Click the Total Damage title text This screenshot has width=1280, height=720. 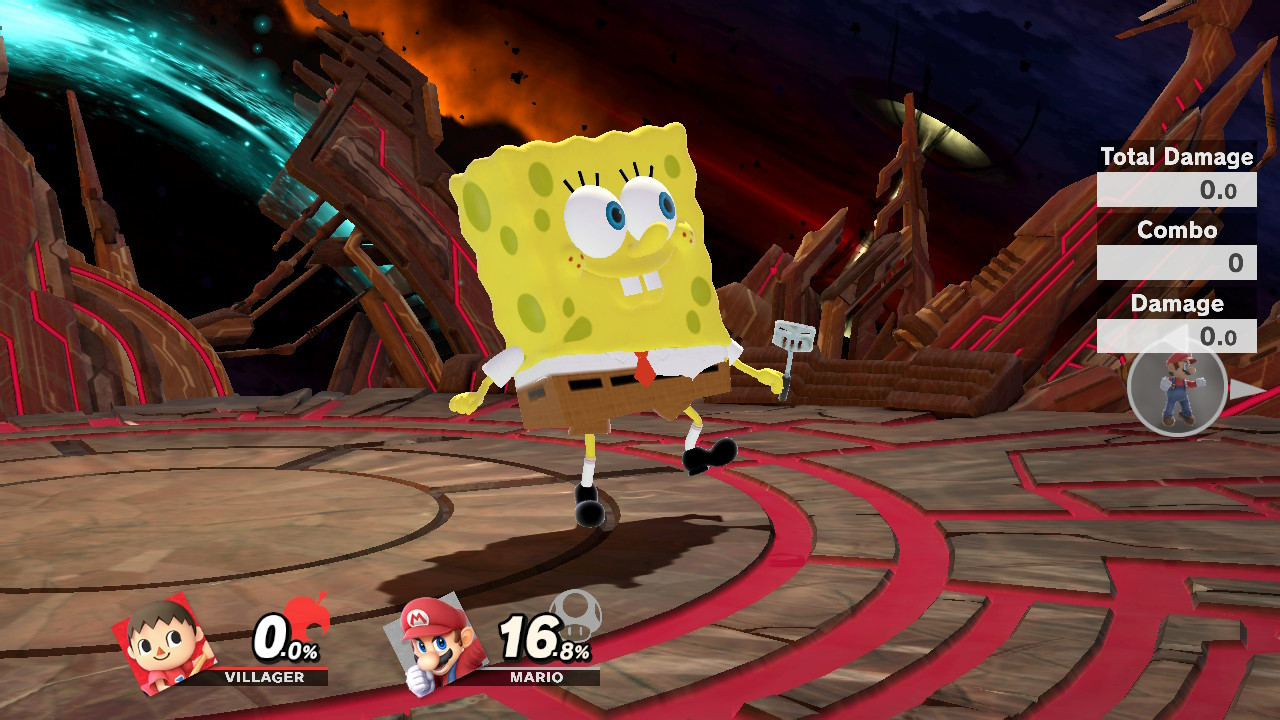coord(1176,157)
